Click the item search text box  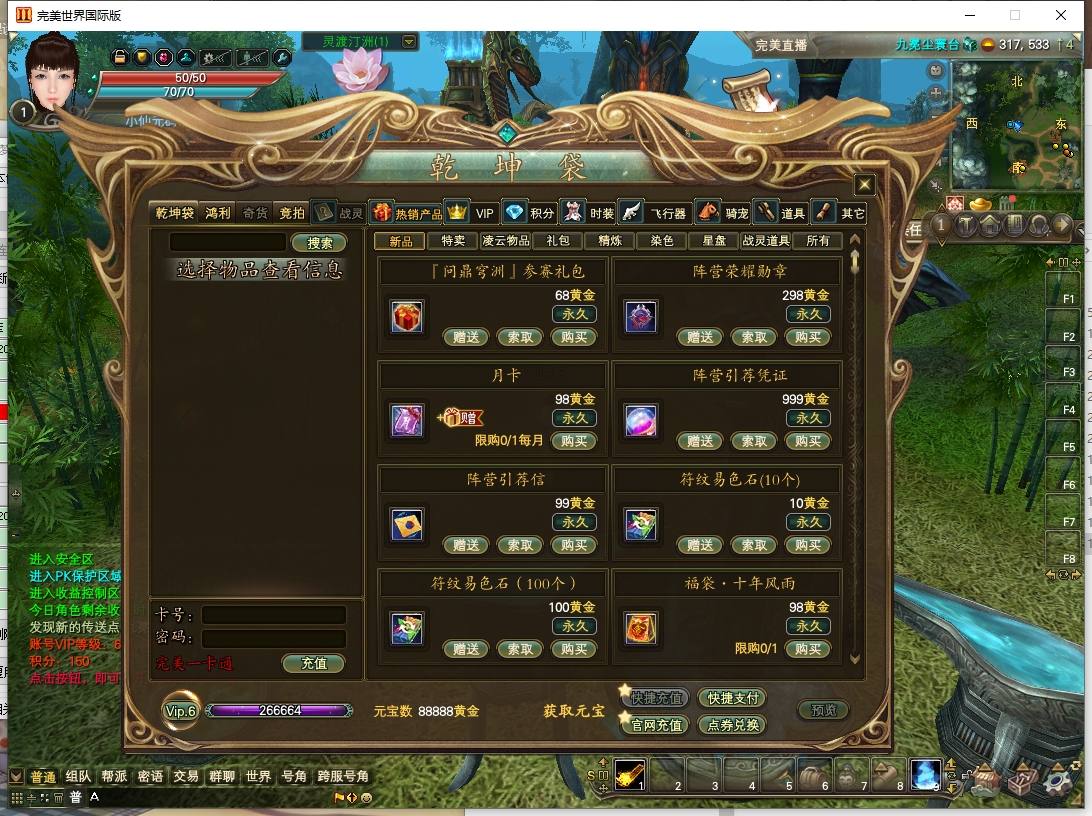click(x=228, y=242)
